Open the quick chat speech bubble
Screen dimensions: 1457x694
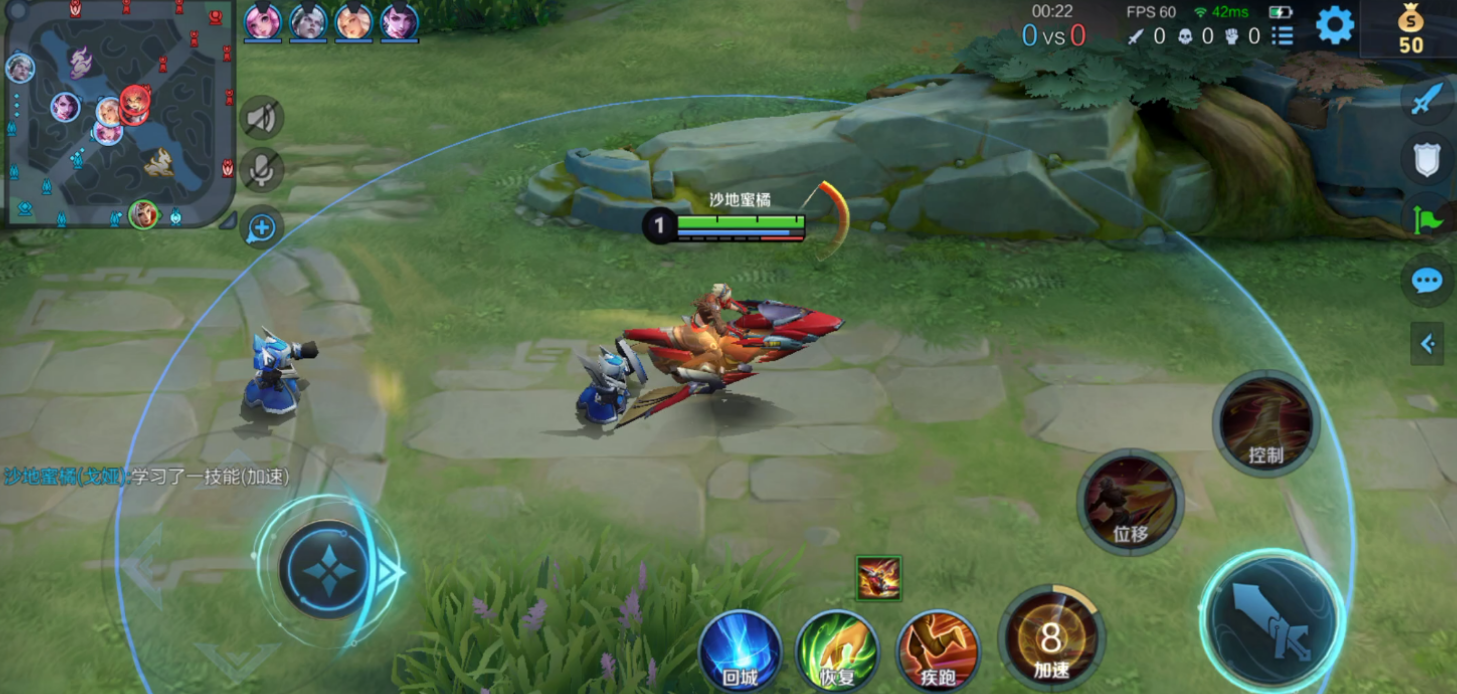(1427, 281)
